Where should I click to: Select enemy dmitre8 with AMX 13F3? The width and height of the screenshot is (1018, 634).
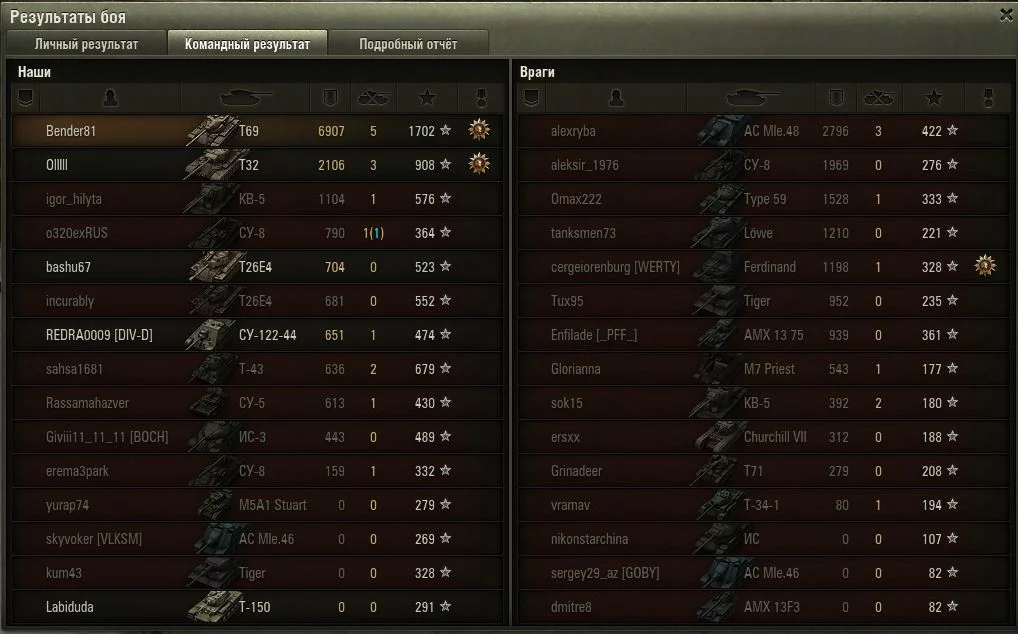point(571,607)
